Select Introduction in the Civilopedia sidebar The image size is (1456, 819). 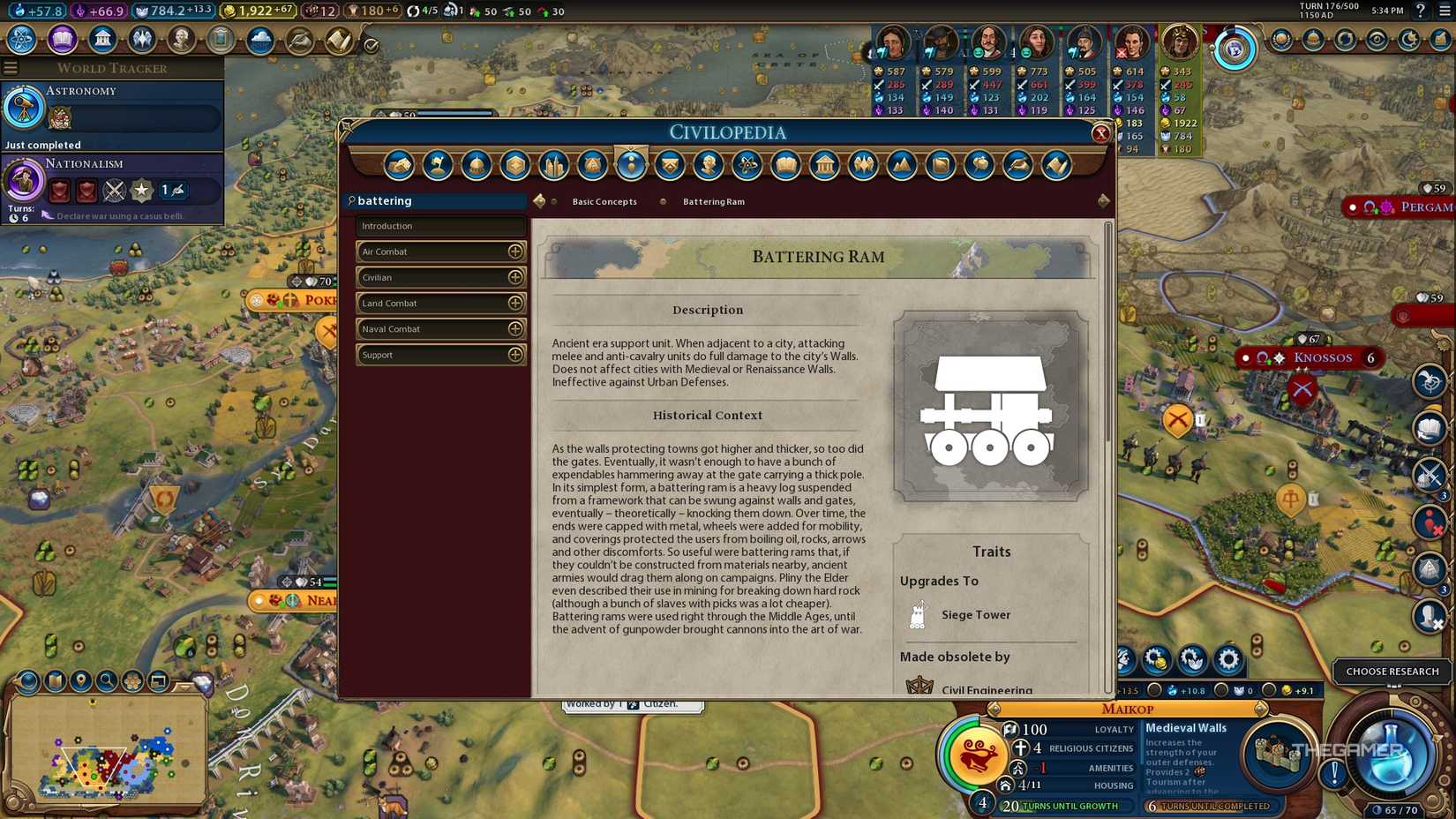[440, 226]
